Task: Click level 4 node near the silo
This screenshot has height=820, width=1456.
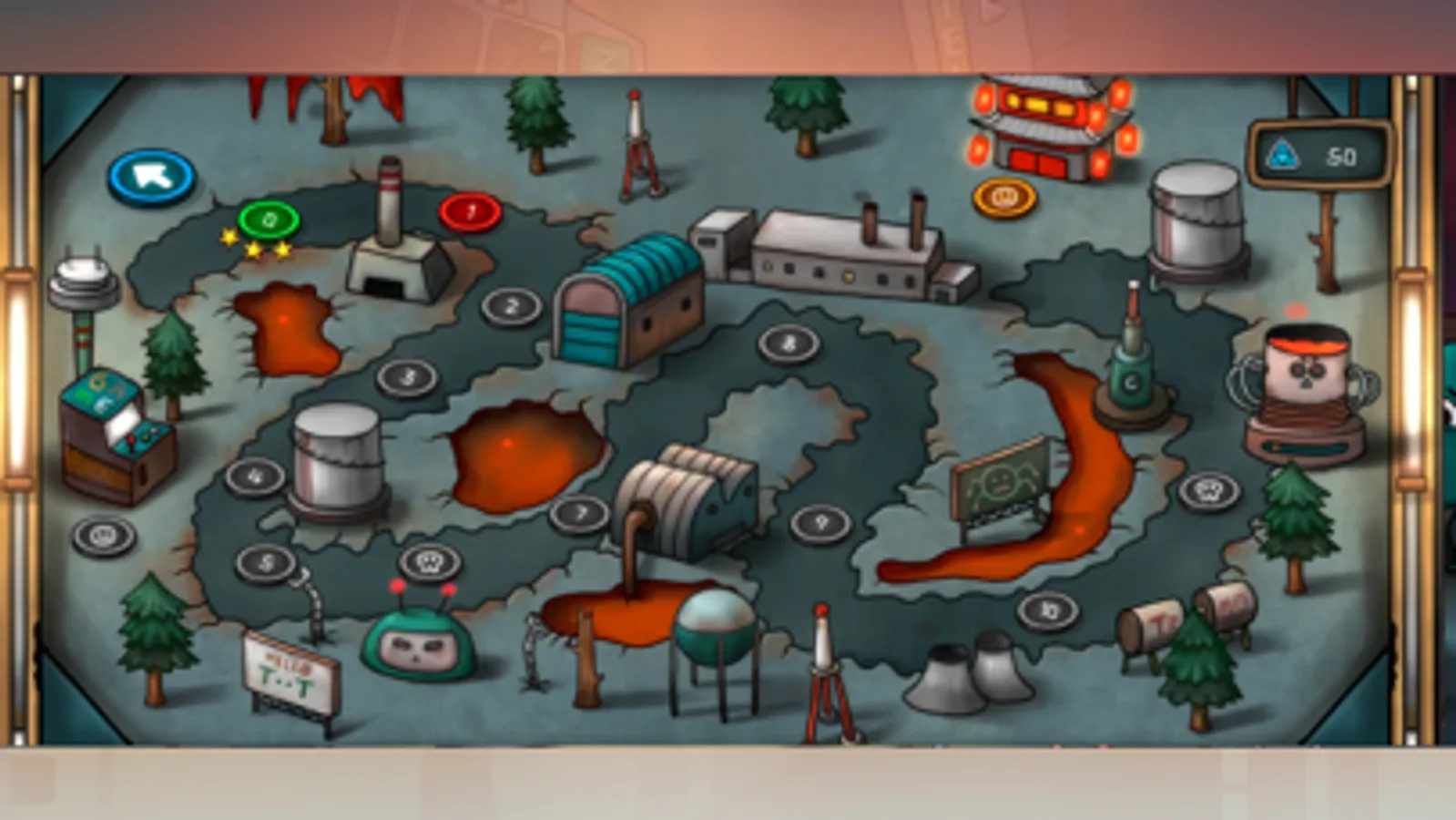Action: 256,475
